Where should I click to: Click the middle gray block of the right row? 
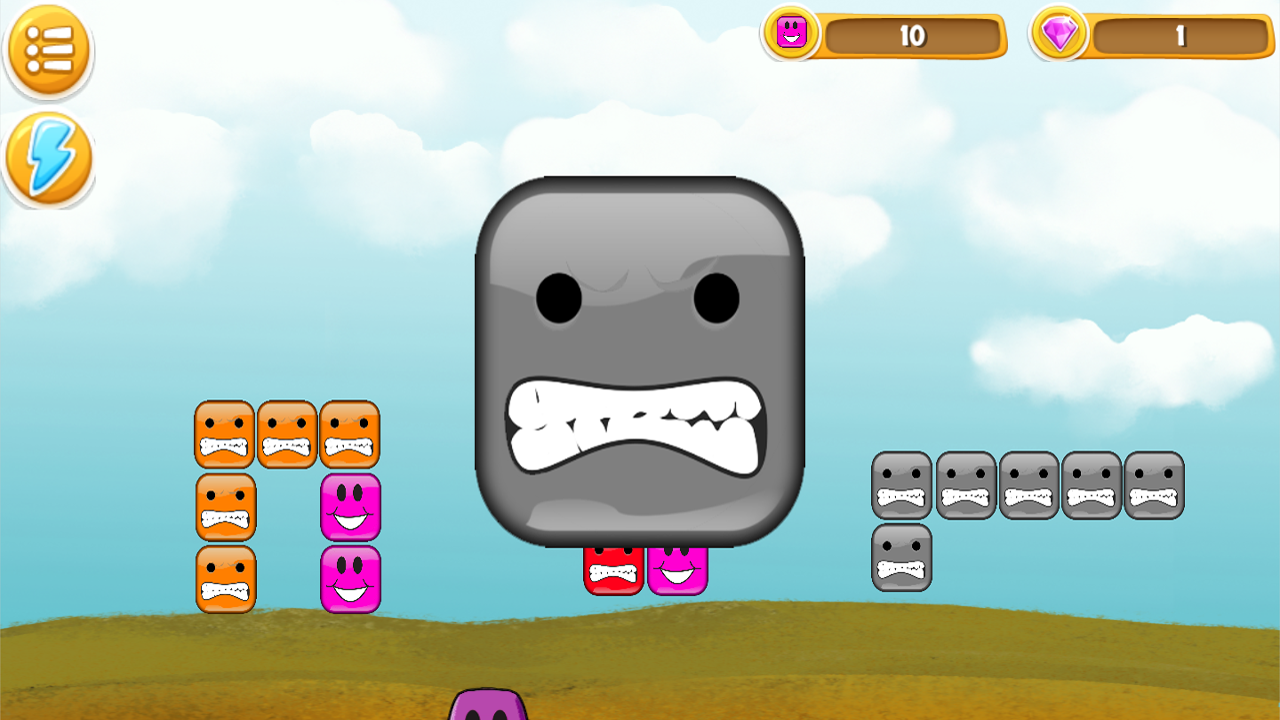pos(1028,487)
